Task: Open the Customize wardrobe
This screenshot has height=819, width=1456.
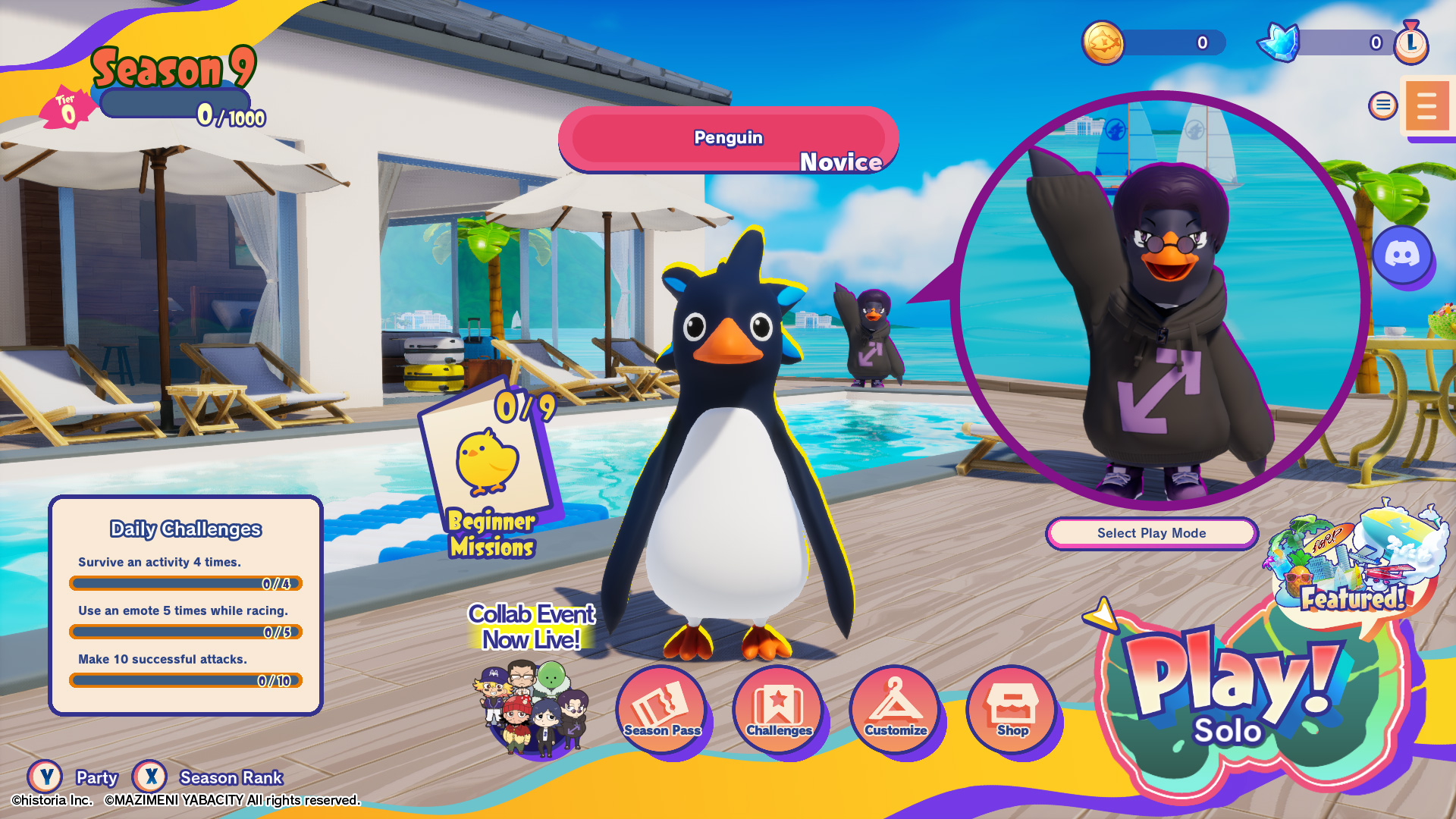Action: (896, 709)
